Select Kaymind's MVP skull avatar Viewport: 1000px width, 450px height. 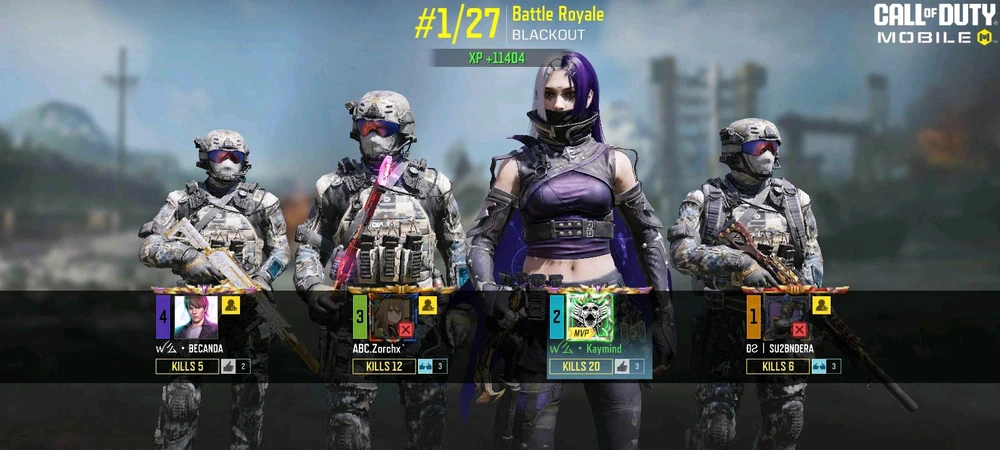click(x=589, y=318)
